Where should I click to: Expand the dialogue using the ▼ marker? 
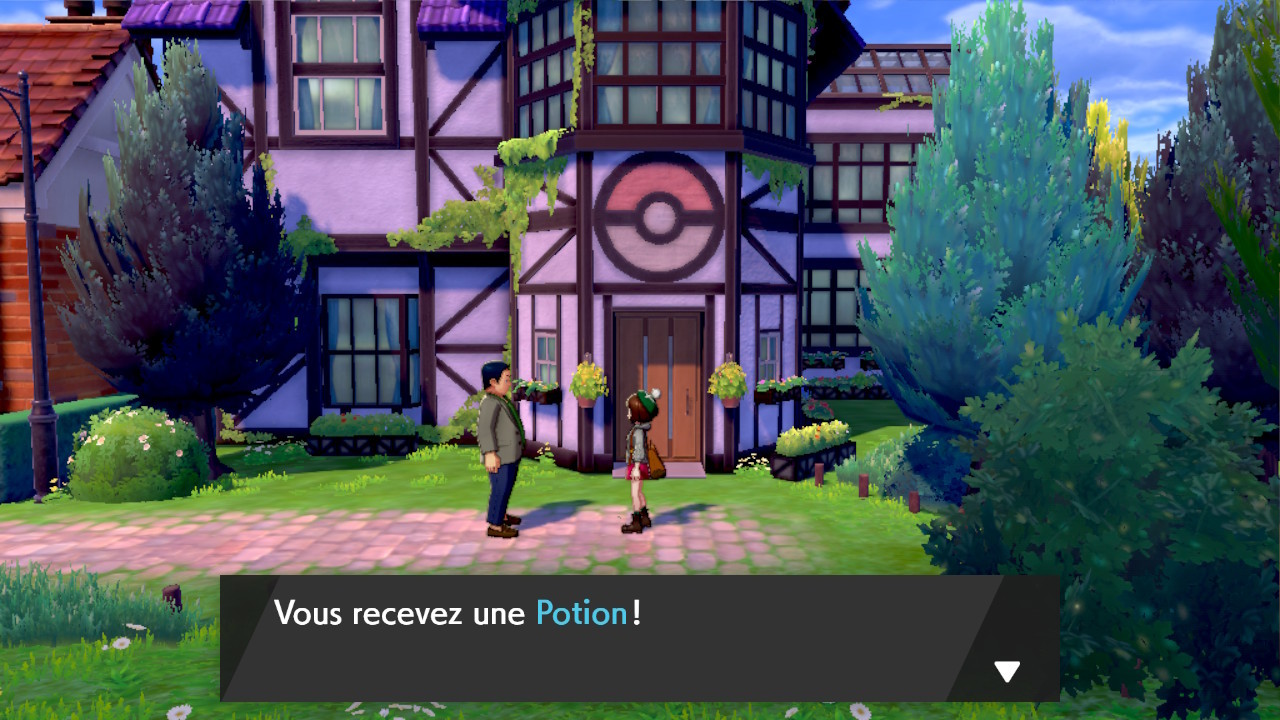[1008, 671]
